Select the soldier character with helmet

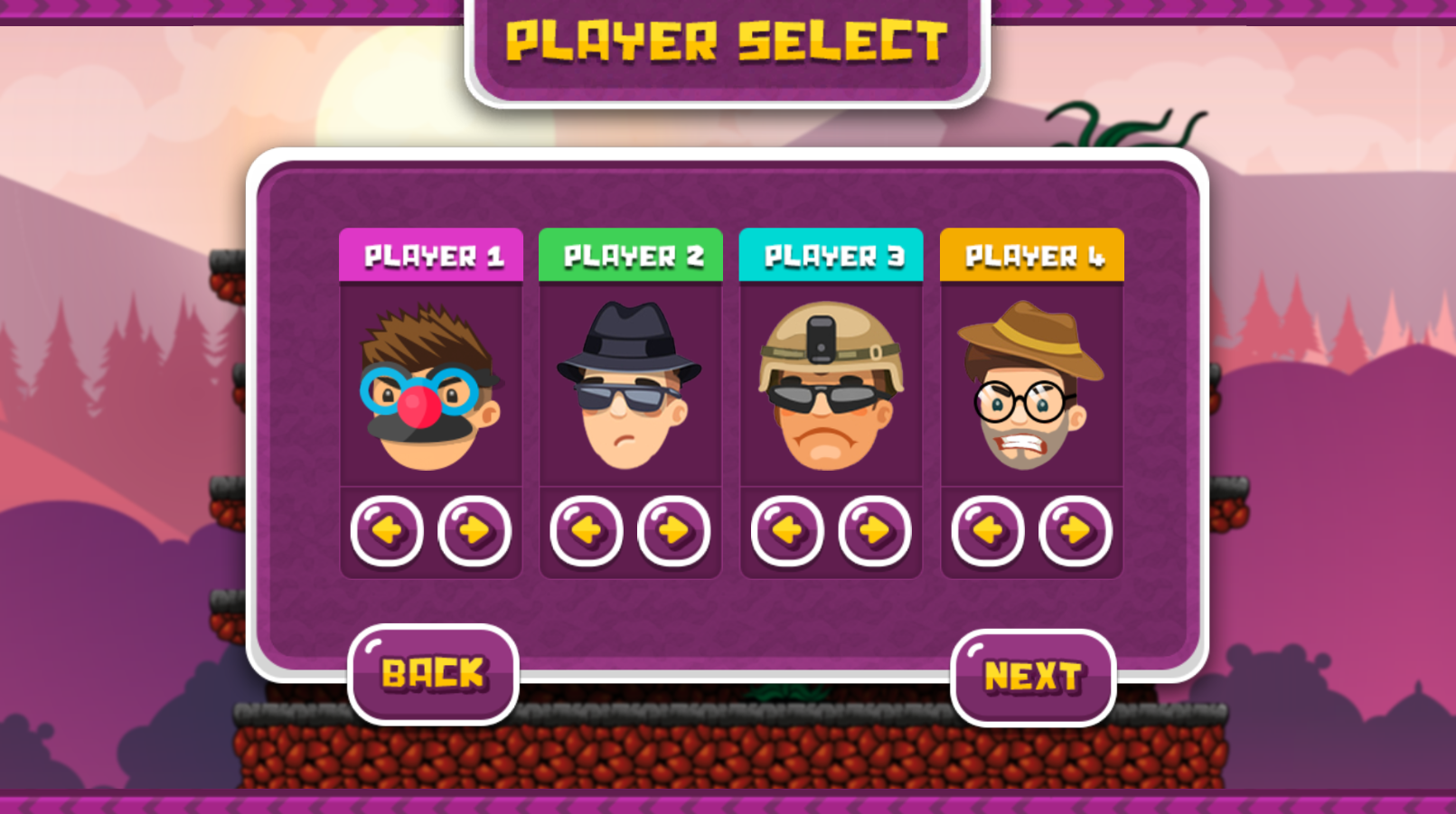831,388
